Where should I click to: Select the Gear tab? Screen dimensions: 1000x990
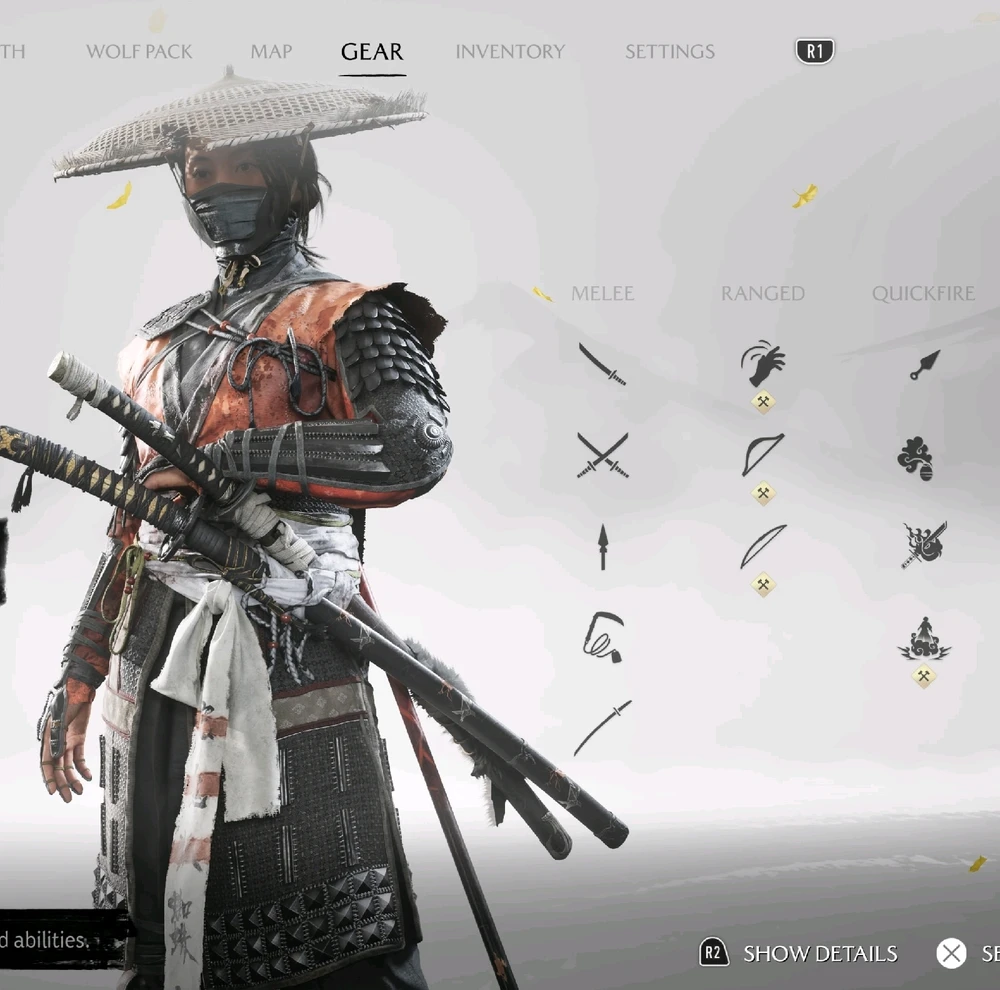(x=372, y=52)
